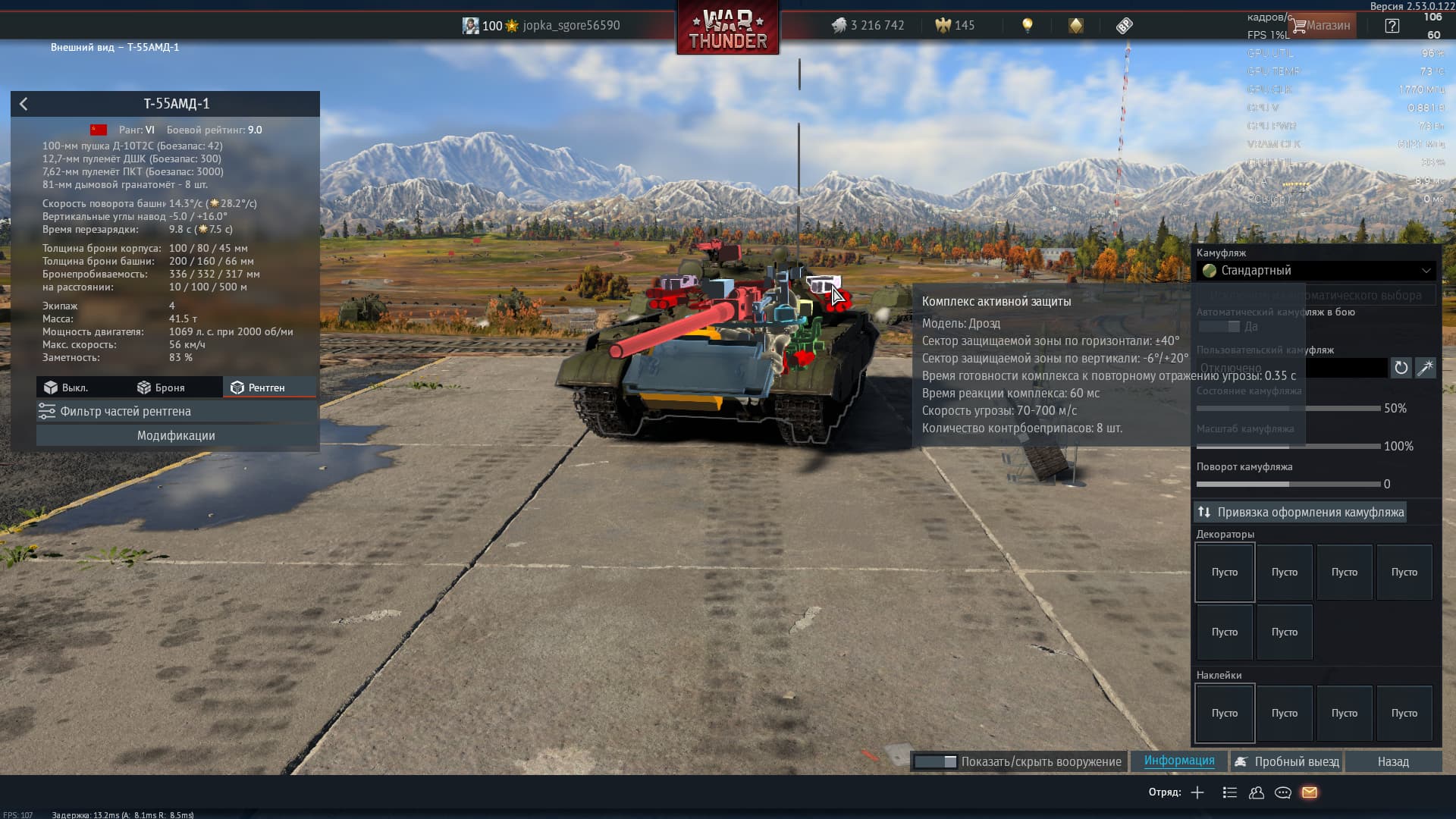The width and height of the screenshot is (1456, 819).
Task: Open the Стандартный camouflage dropdown
Action: 1316,271
